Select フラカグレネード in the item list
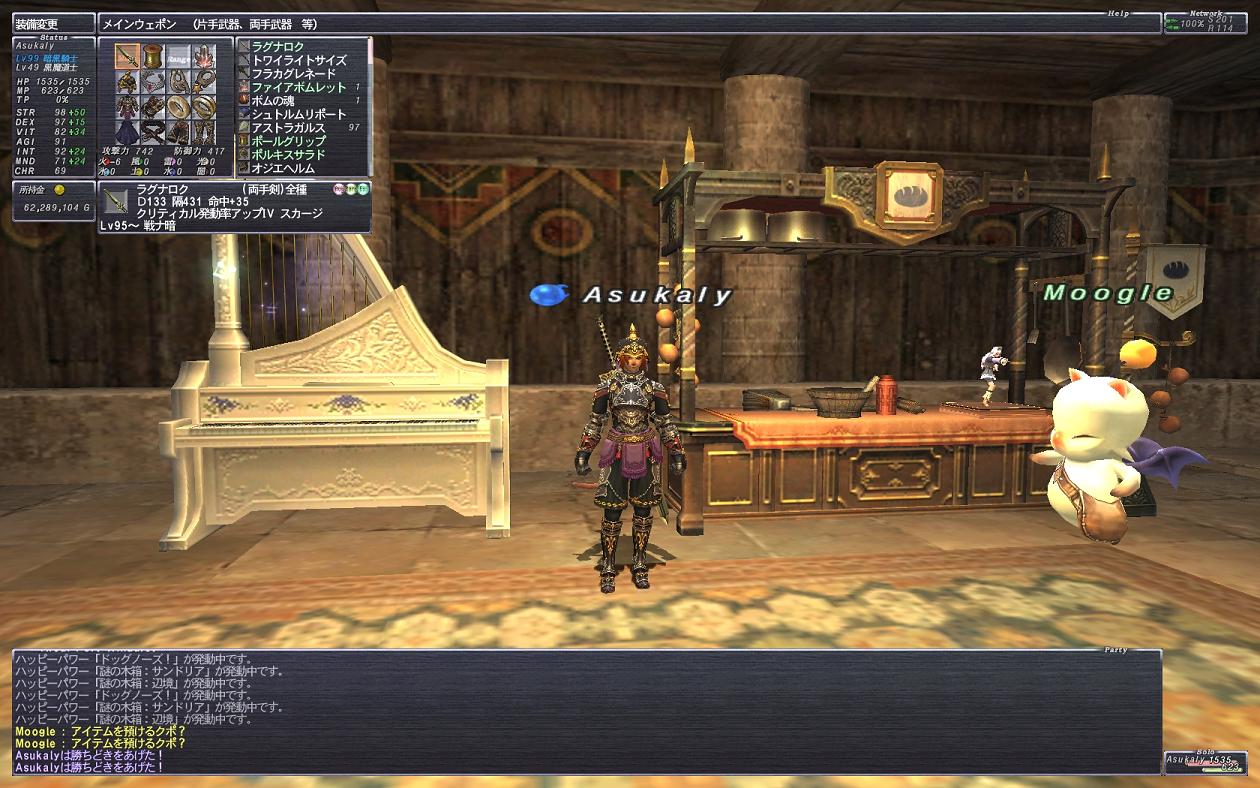This screenshot has width=1260, height=788. [293, 74]
